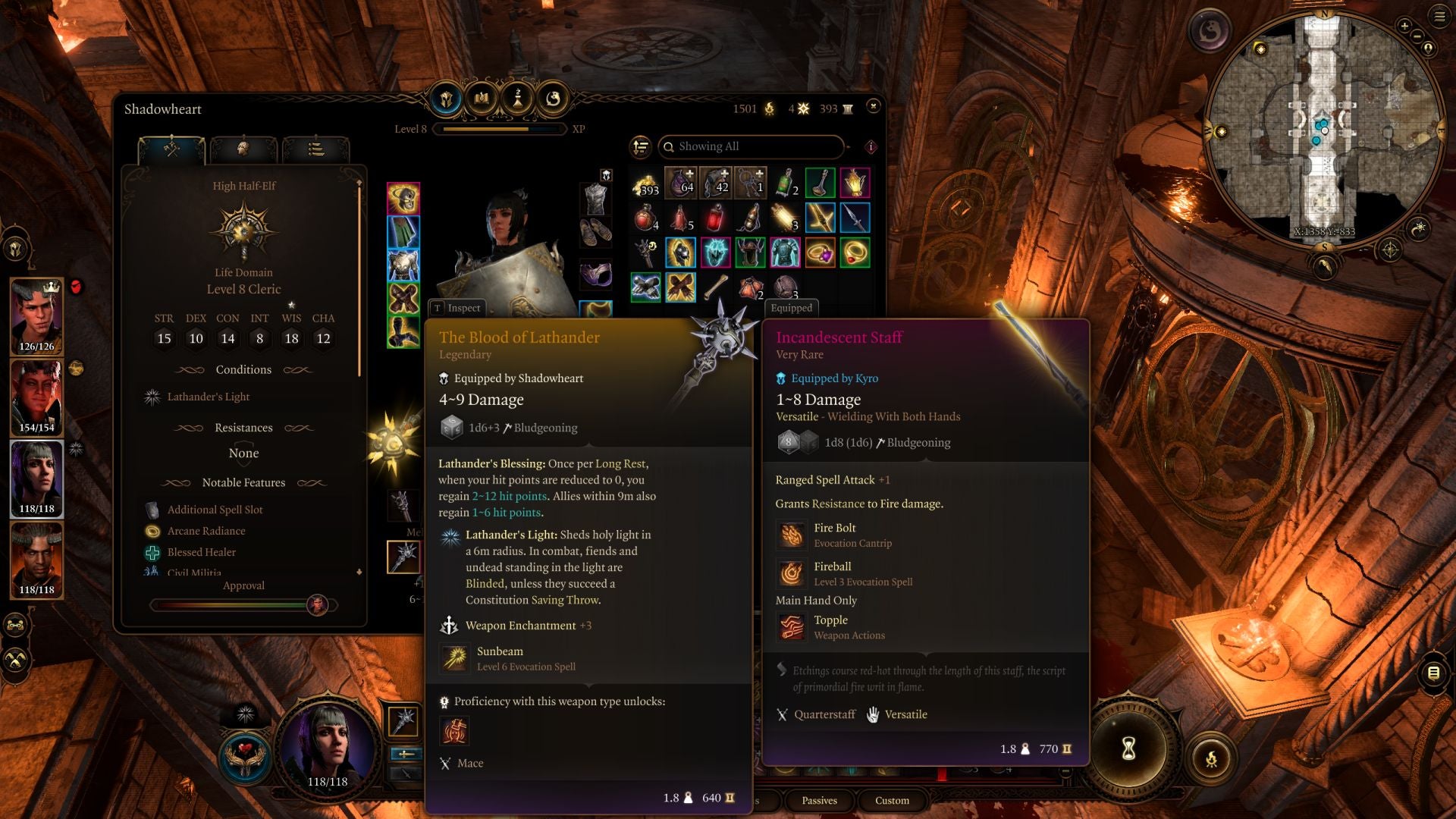Click Shadowheart's approval progress bar
The height and width of the screenshot is (819, 1456).
pyautogui.click(x=243, y=605)
